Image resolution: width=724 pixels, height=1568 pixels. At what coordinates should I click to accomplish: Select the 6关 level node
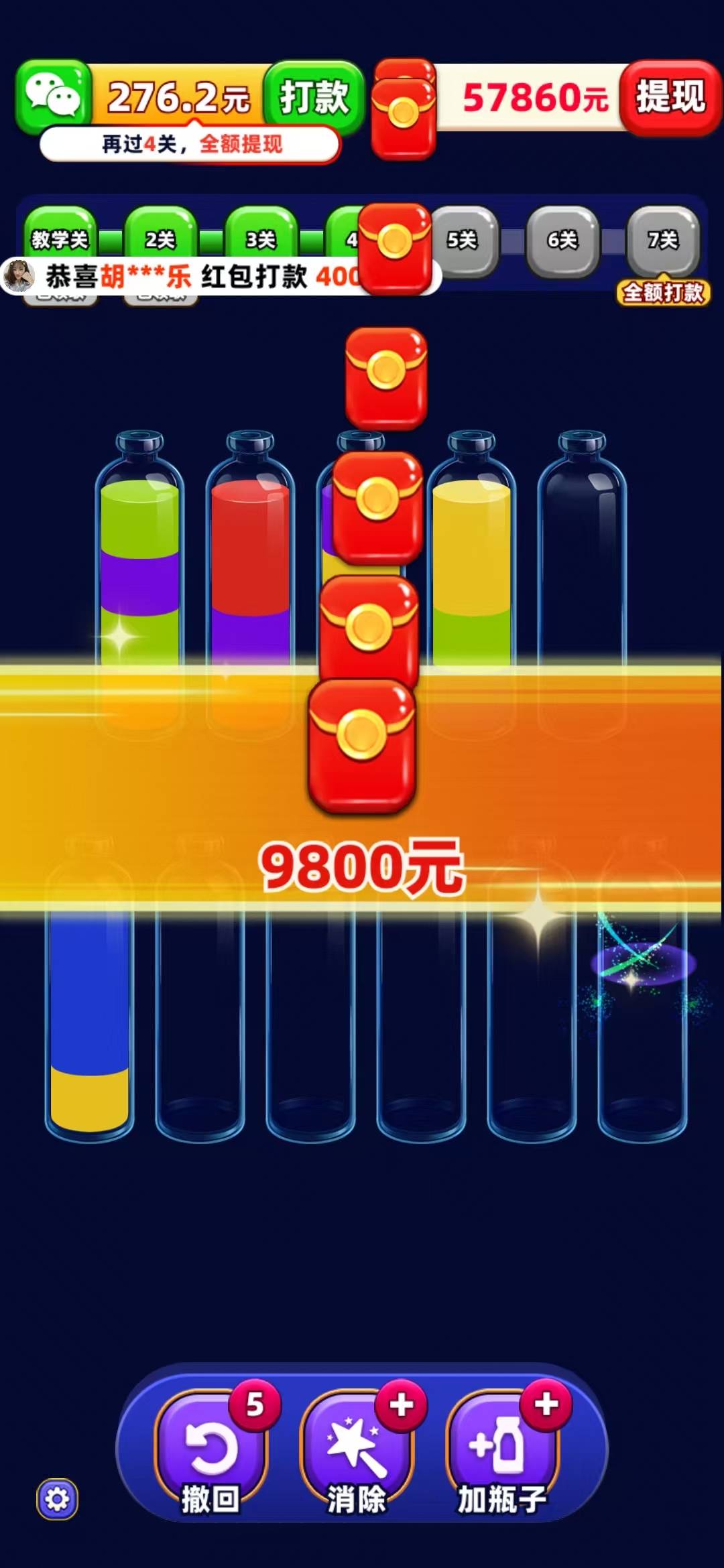coord(562,240)
